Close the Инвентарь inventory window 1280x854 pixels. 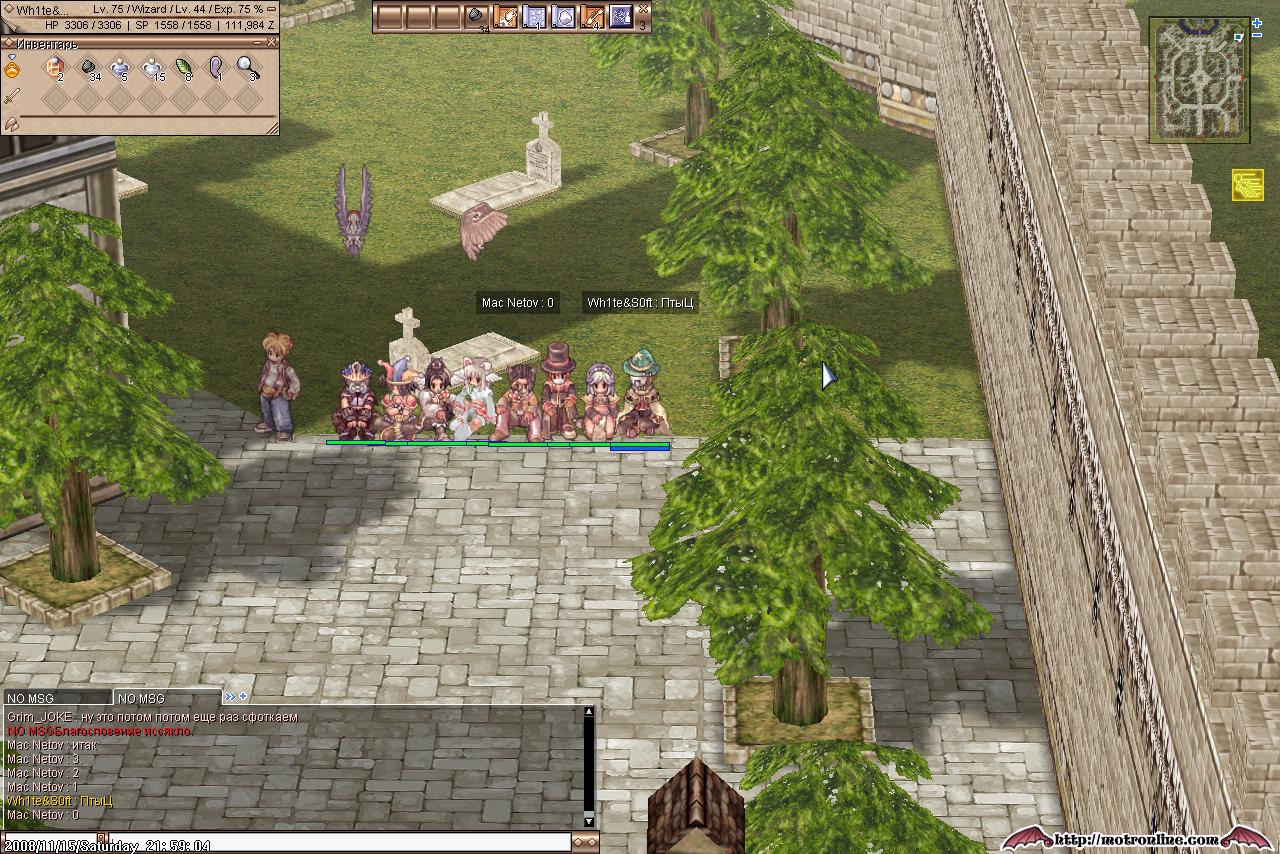272,43
